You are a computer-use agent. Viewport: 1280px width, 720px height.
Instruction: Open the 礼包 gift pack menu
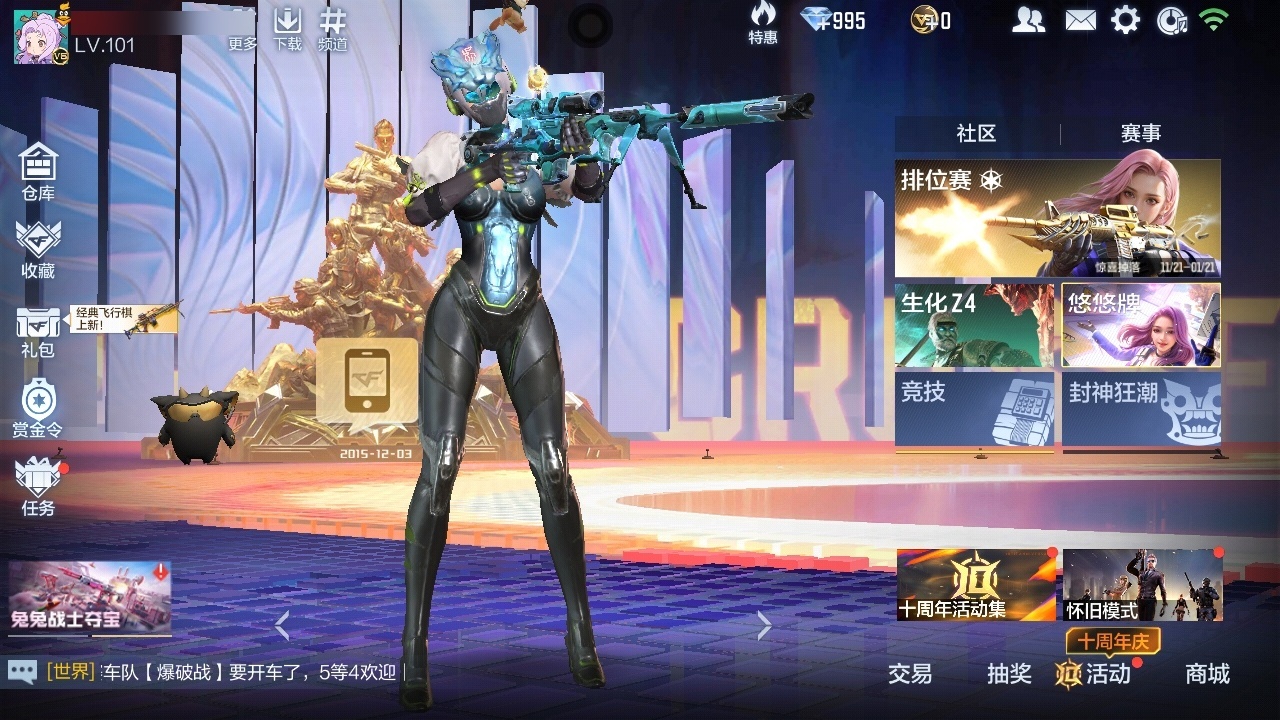[38, 330]
